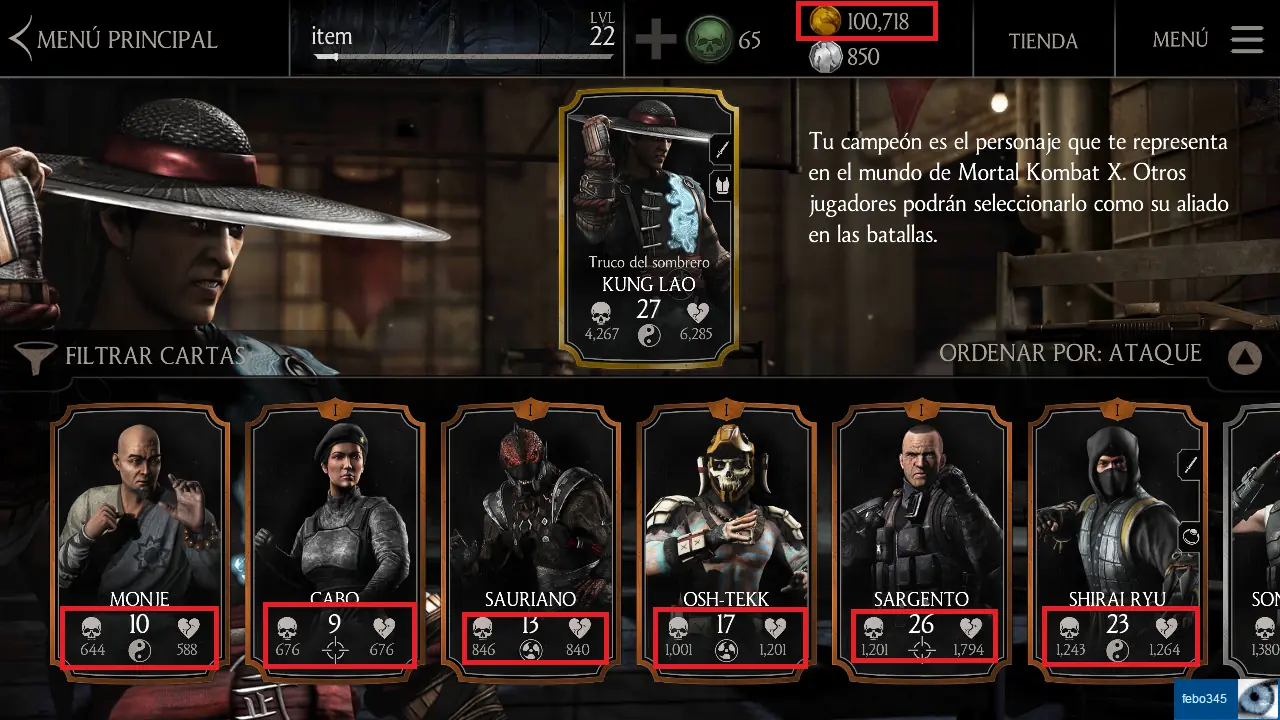The width and height of the screenshot is (1280, 720).
Task: Tap the silver coins icon
Action: [823, 57]
